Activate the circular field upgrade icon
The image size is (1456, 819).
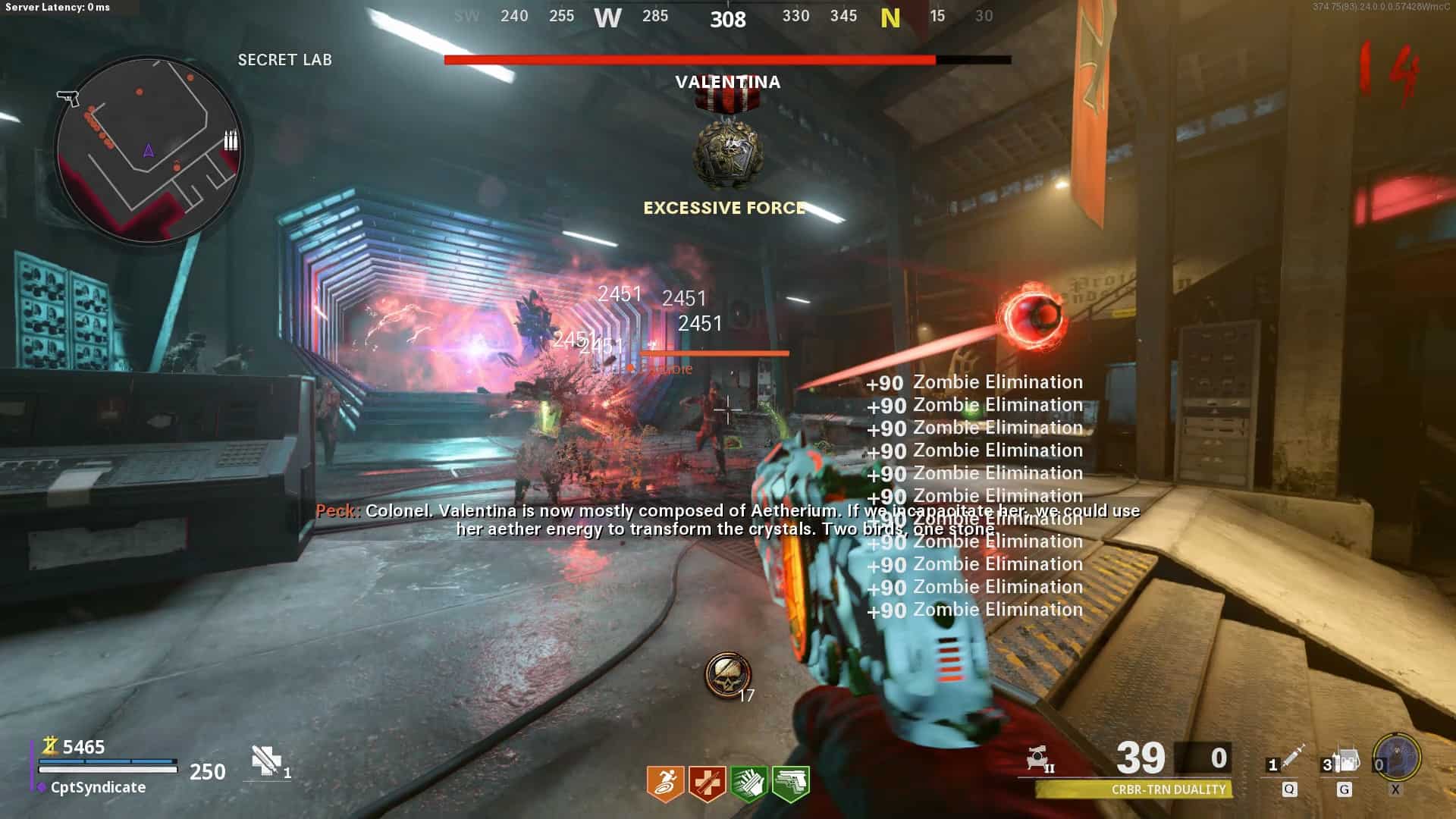point(1397,757)
